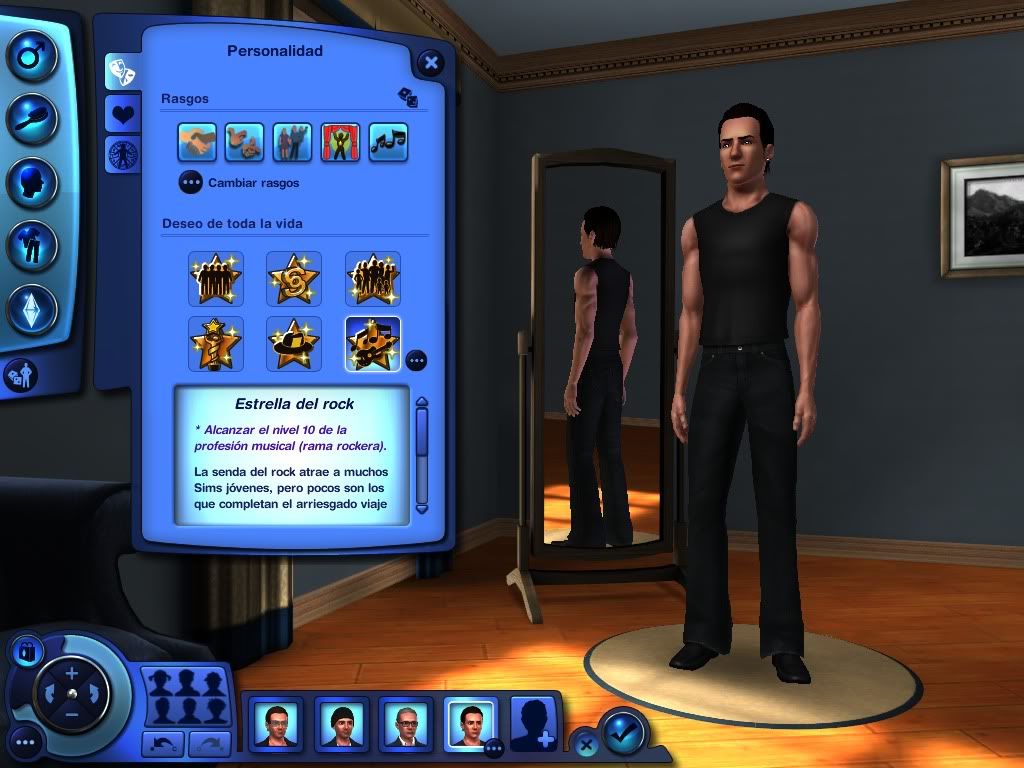Select the Sim portrait wearing a beanie

(342, 724)
